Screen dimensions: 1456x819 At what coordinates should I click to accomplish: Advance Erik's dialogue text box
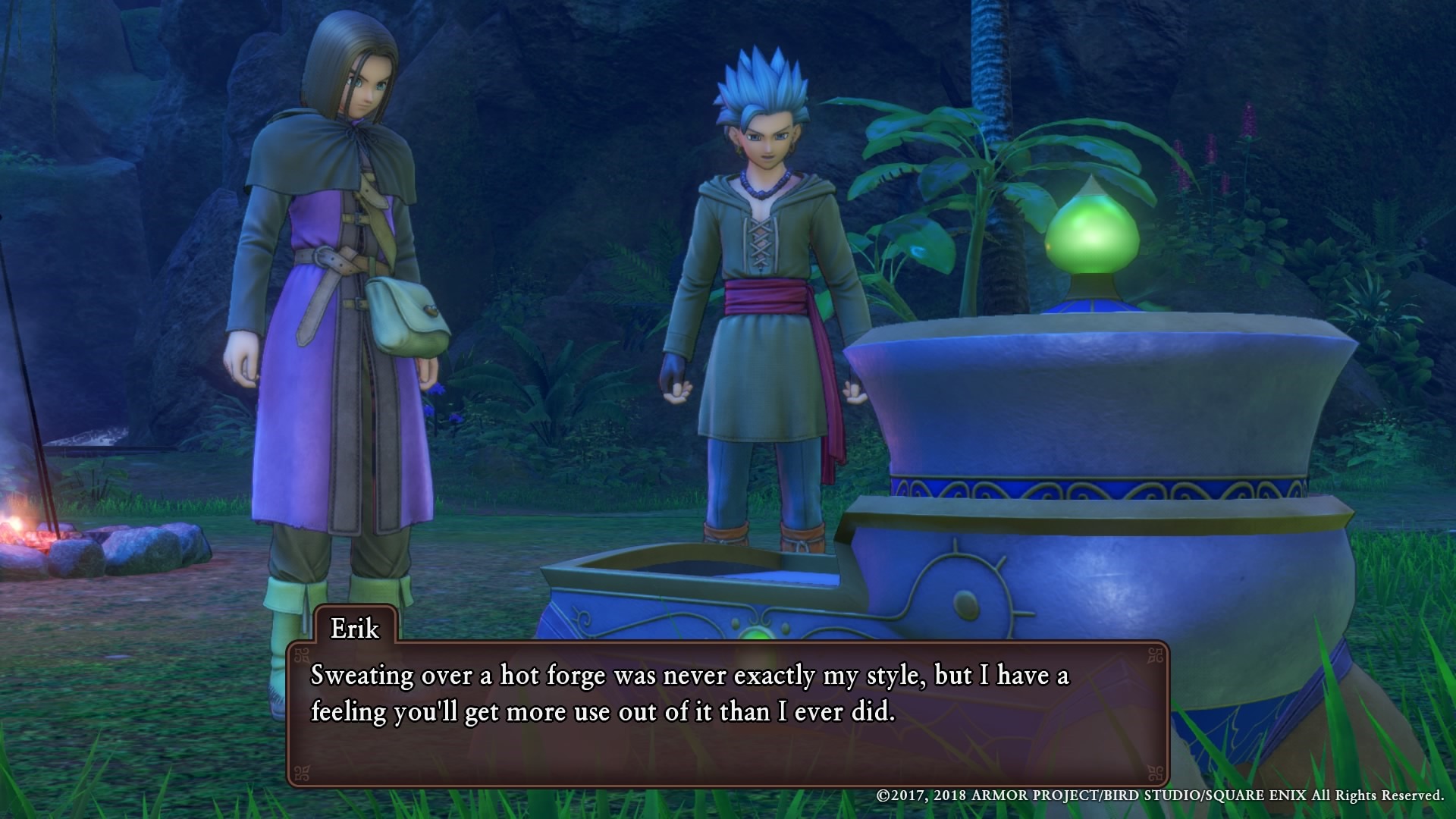tap(727, 713)
